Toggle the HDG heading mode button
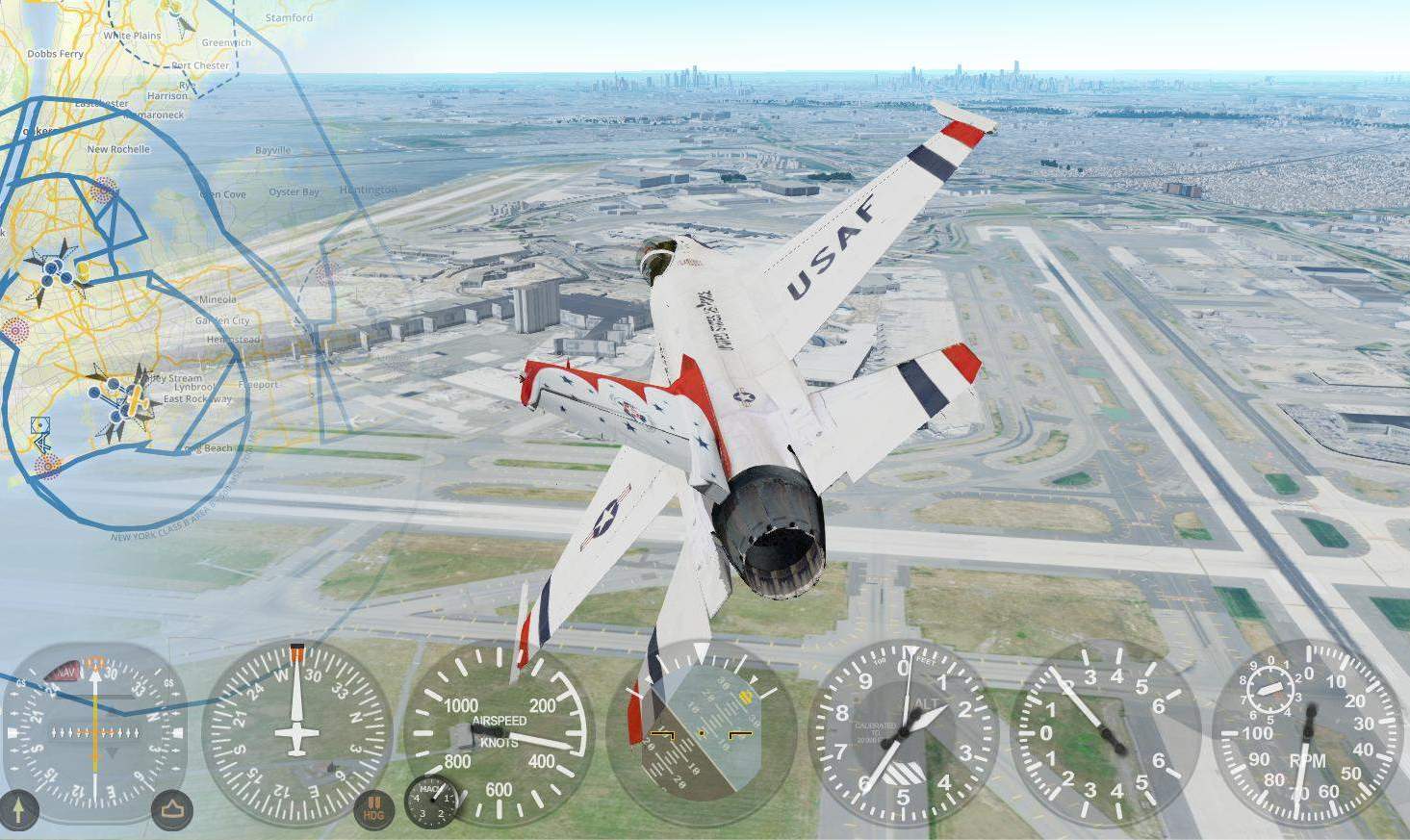This screenshot has height=840, width=1410. click(373, 810)
